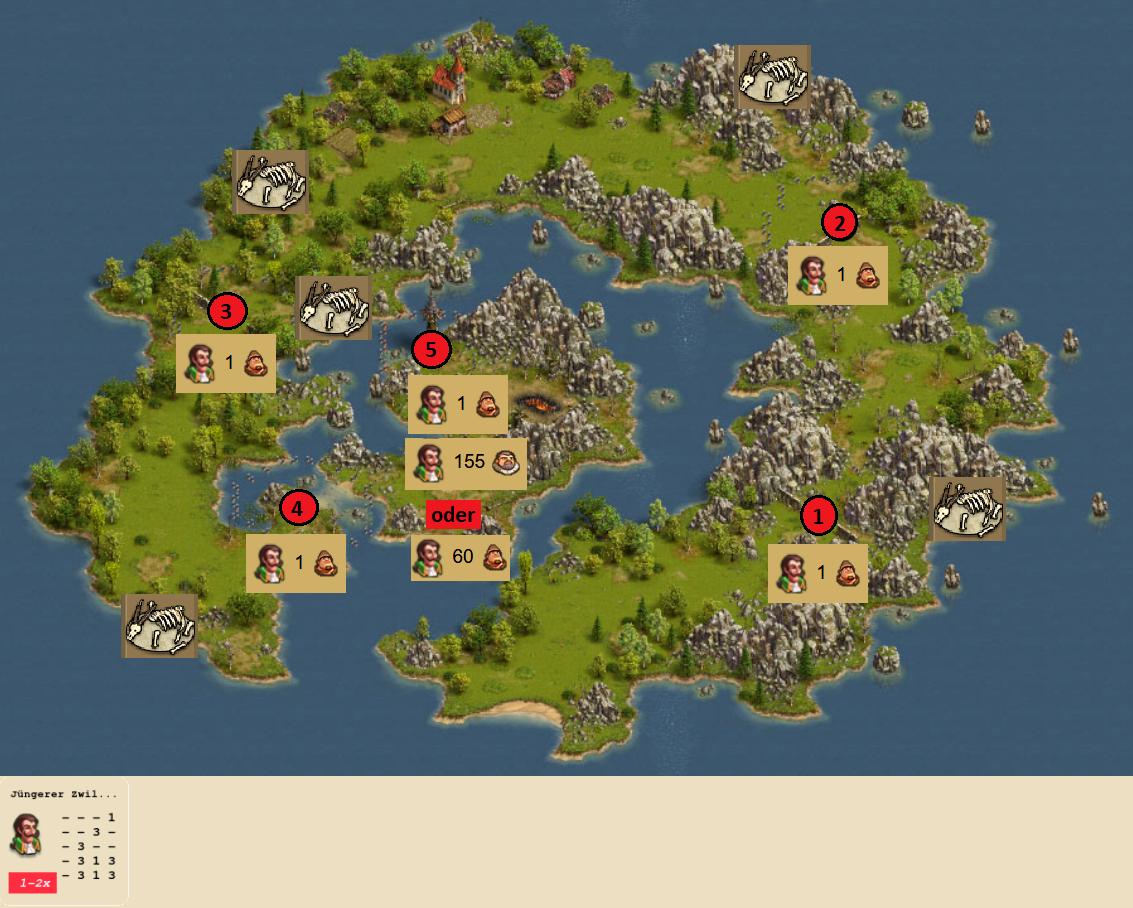This screenshot has height=908, width=1133.
Task: Click the red marker numbered 3
Action: point(226,312)
